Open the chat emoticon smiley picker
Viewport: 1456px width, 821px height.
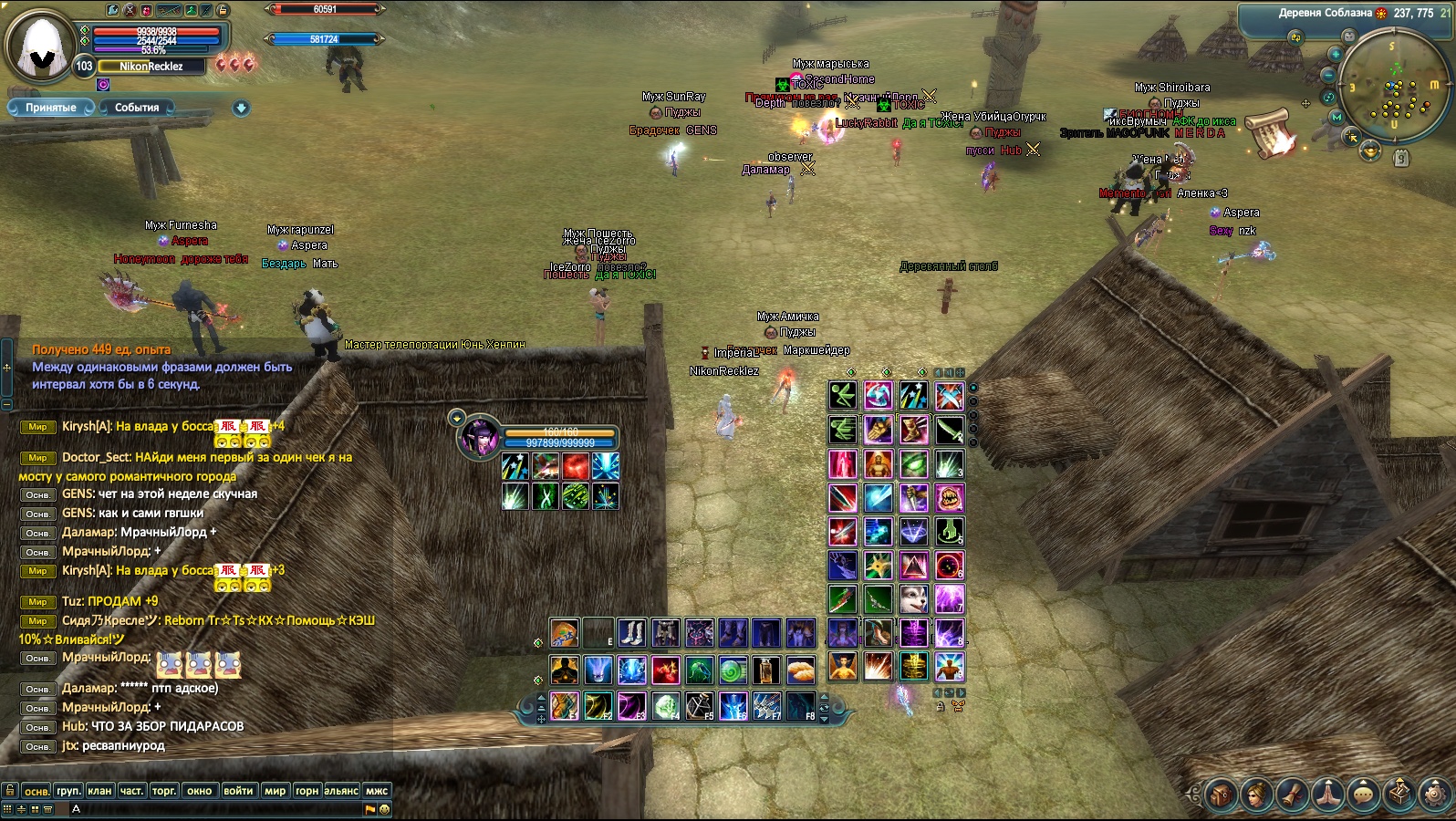tap(384, 809)
